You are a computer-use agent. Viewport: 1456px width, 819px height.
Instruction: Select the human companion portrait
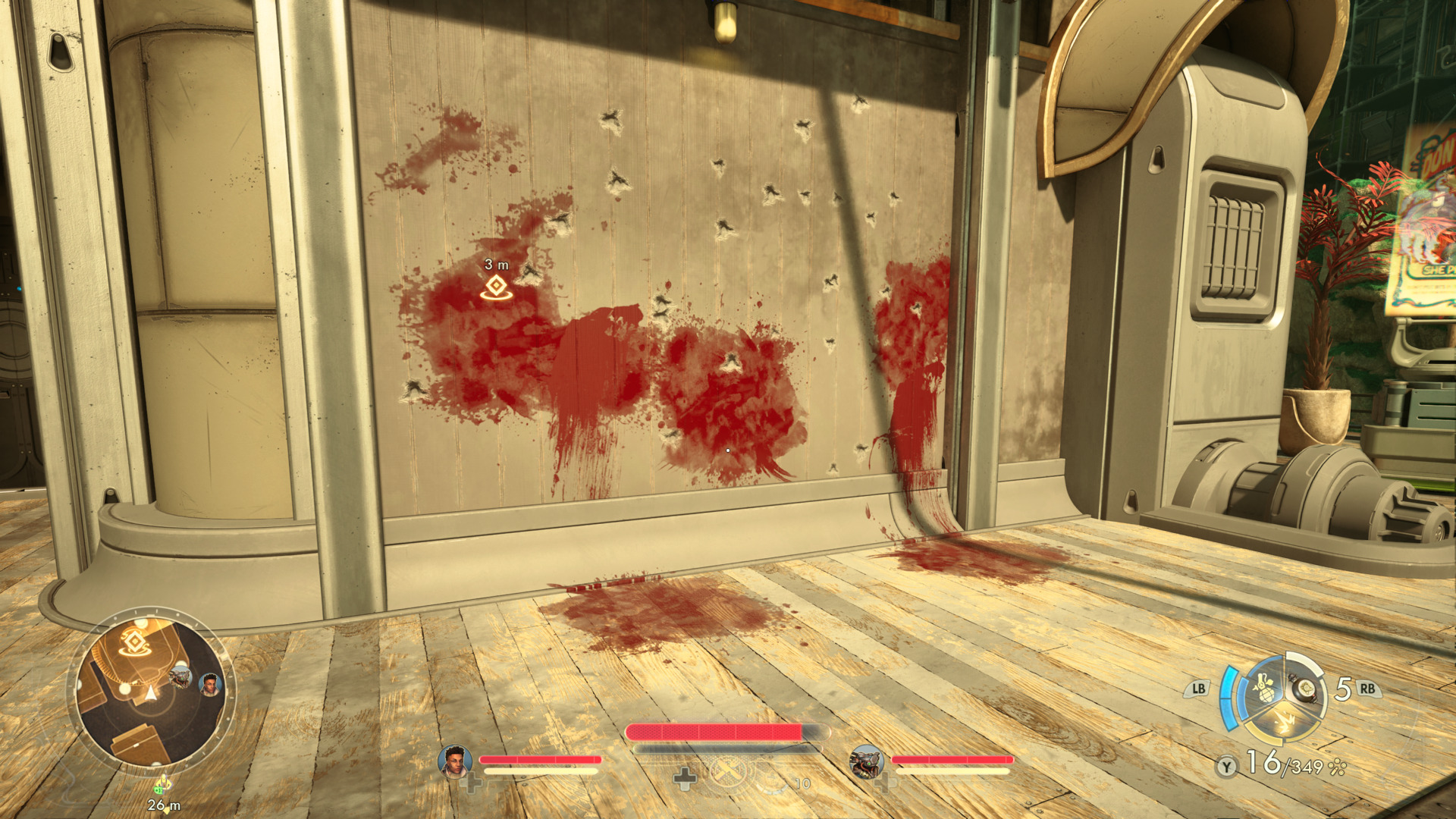454,761
